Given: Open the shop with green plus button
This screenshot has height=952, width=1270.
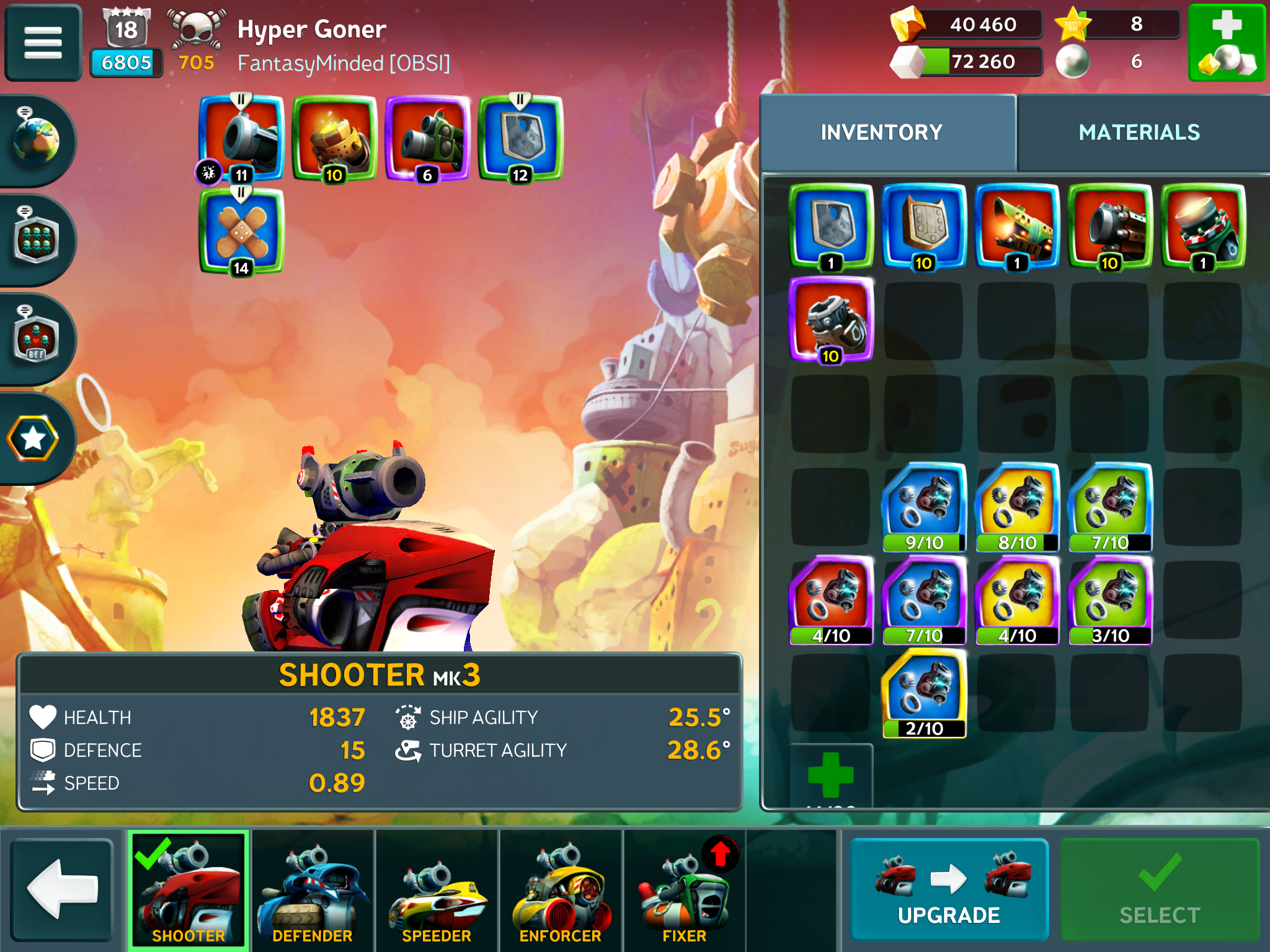Looking at the screenshot, I should pyautogui.click(x=1226, y=42).
